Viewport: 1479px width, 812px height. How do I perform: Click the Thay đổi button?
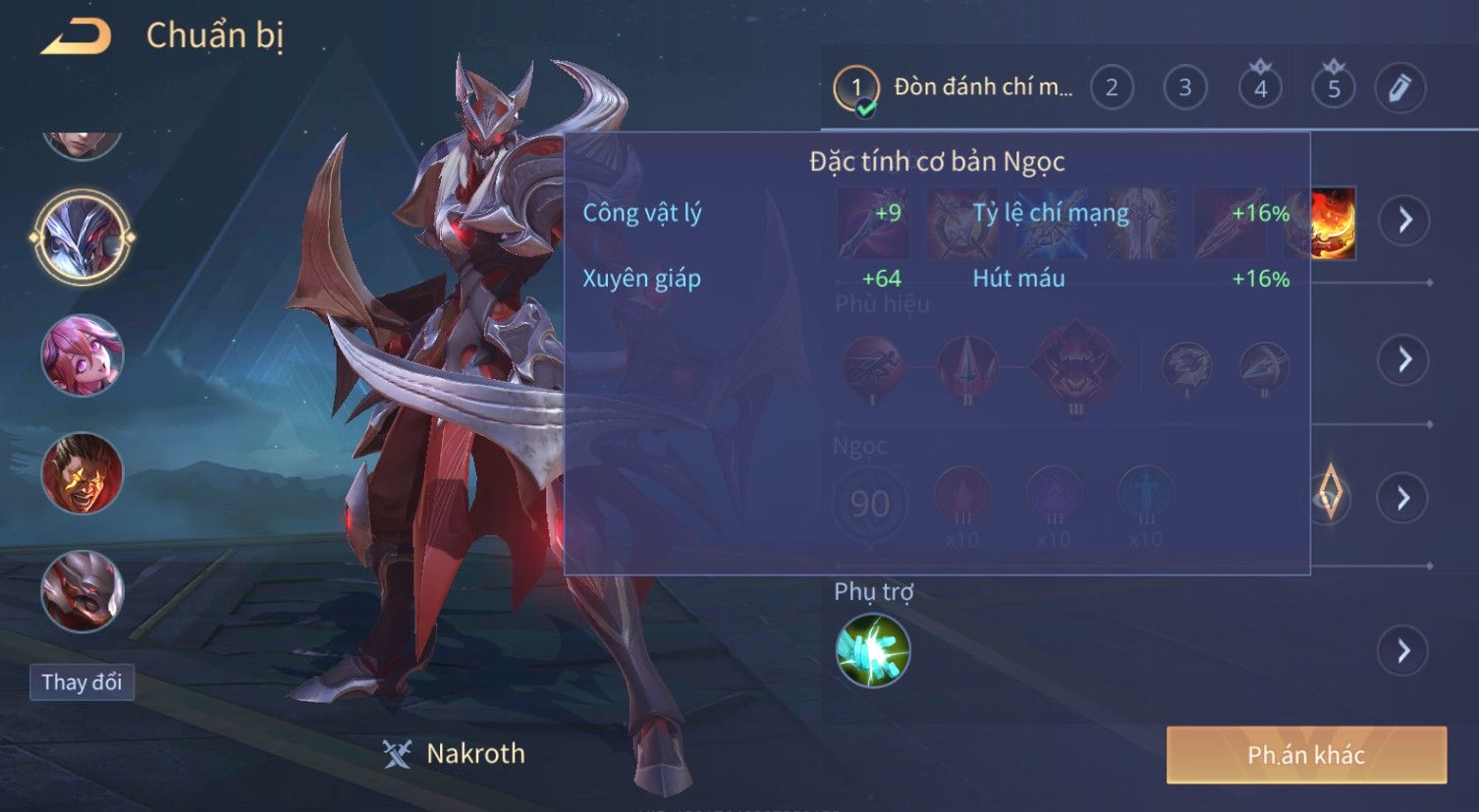click(x=82, y=682)
